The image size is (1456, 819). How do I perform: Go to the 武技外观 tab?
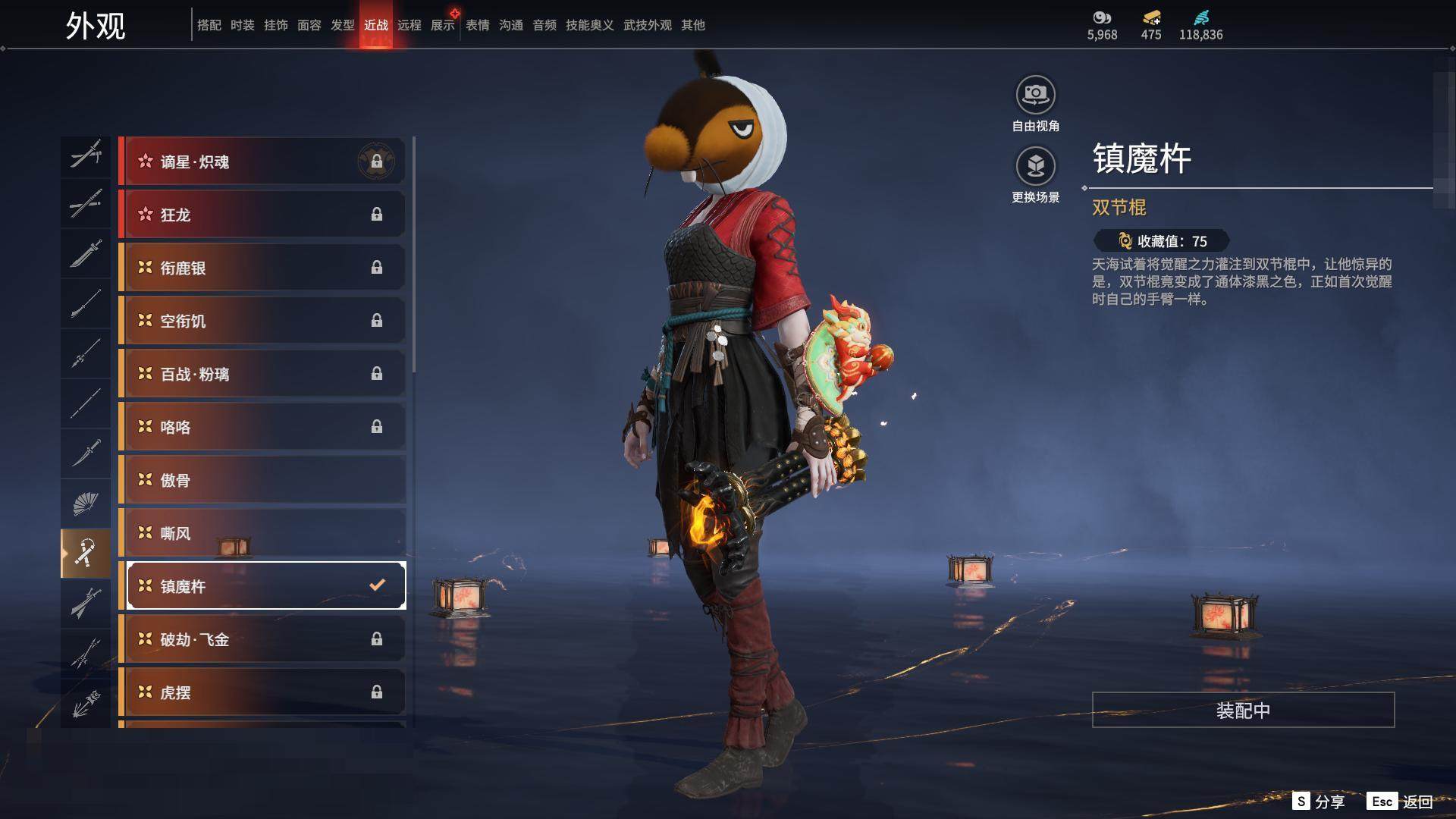point(647,25)
